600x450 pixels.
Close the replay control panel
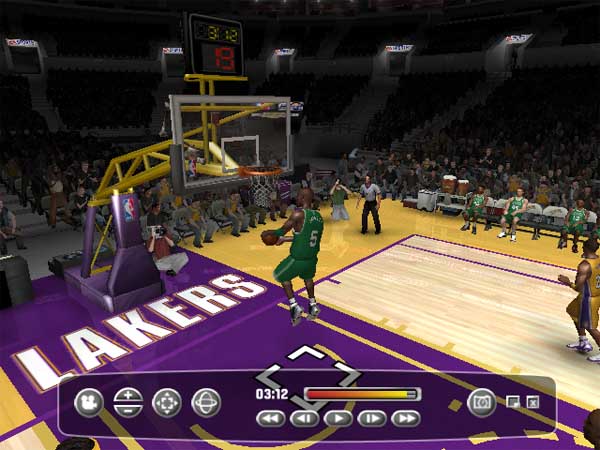(533, 402)
